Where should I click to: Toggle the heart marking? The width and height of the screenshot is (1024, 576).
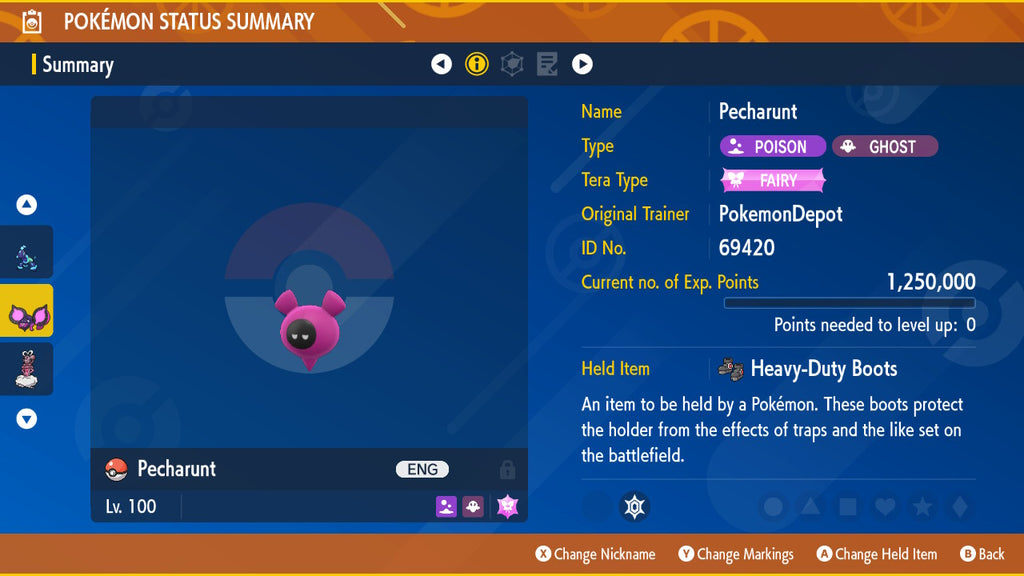coord(885,507)
